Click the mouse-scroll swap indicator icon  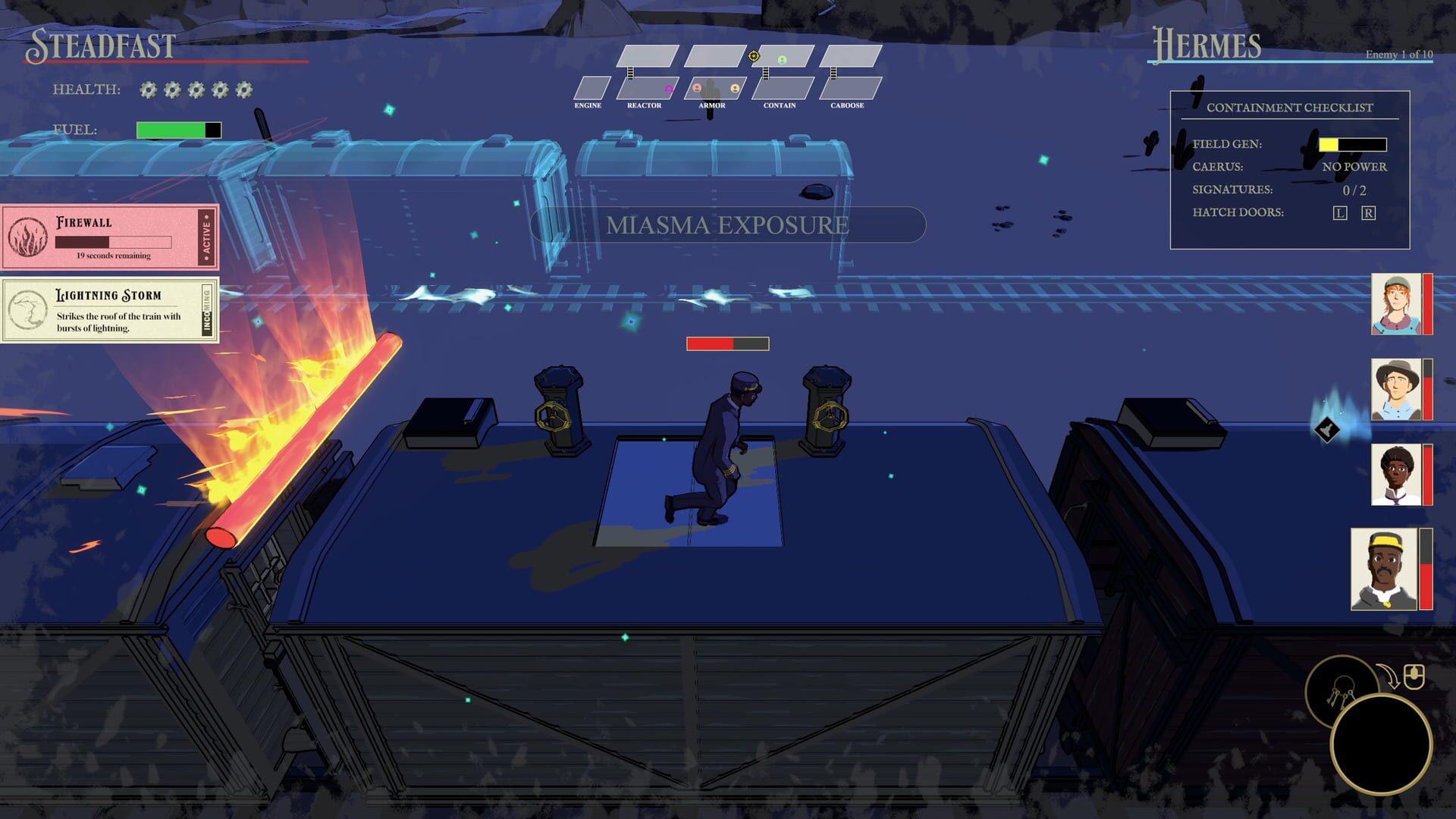(1414, 676)
